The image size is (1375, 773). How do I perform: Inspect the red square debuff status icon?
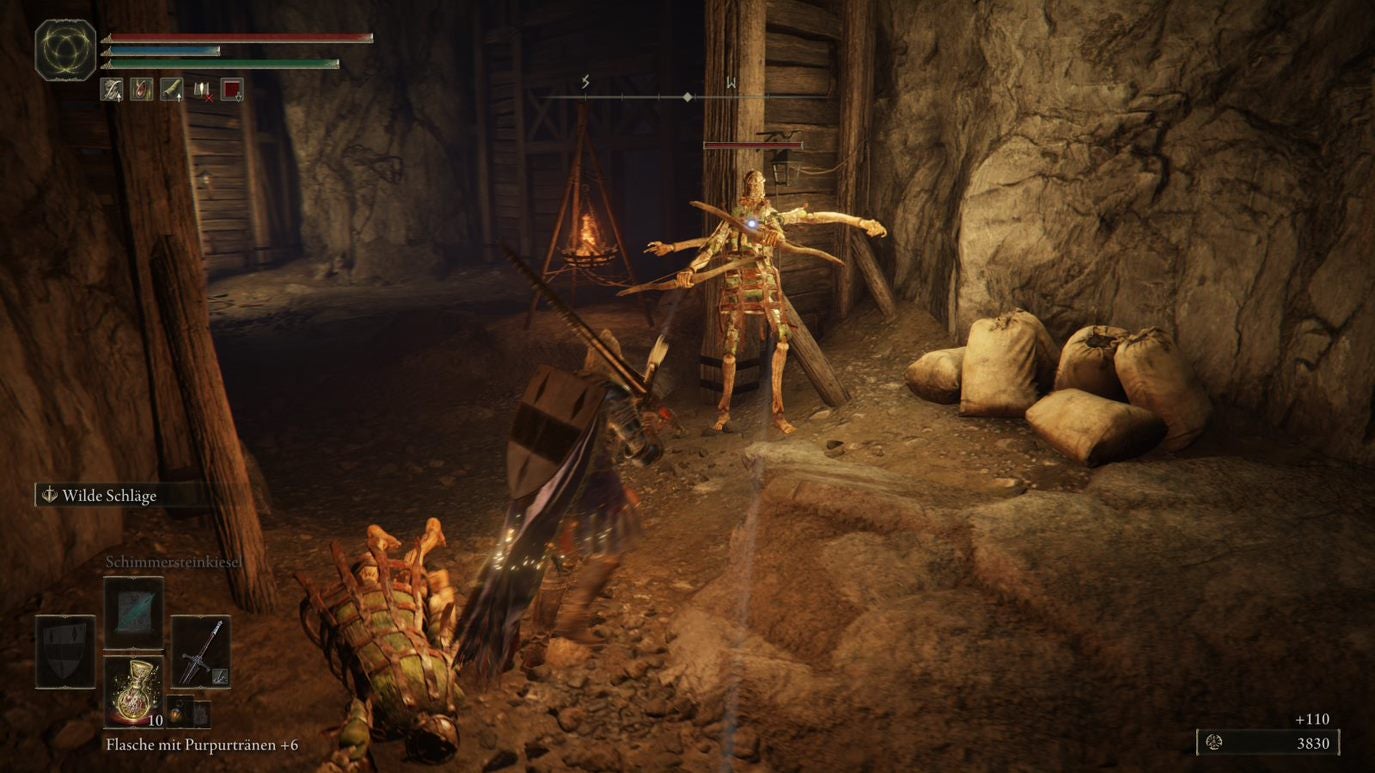(x=232, y=90)
